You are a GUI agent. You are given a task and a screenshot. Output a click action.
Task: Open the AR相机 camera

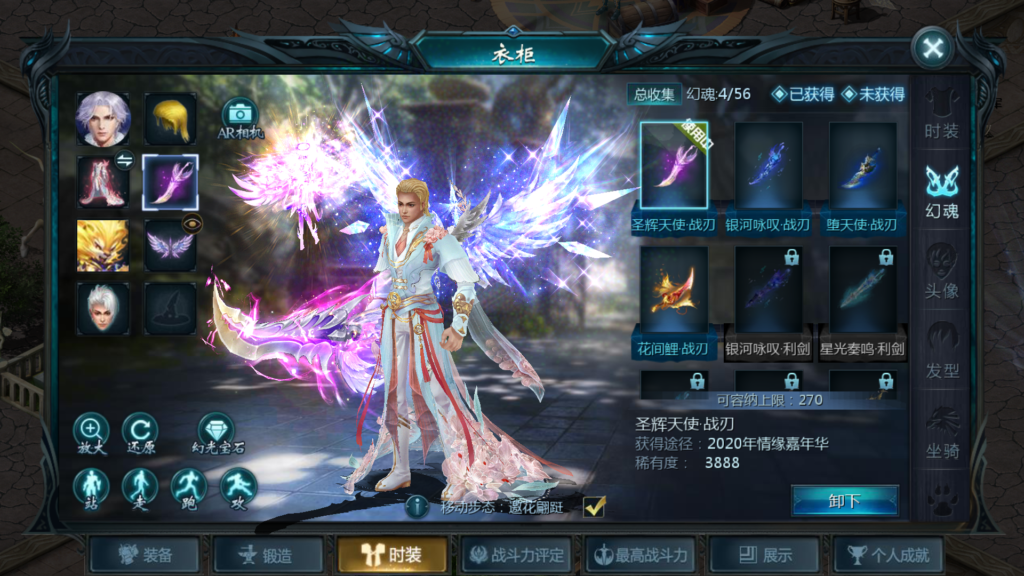click(239, 120)
